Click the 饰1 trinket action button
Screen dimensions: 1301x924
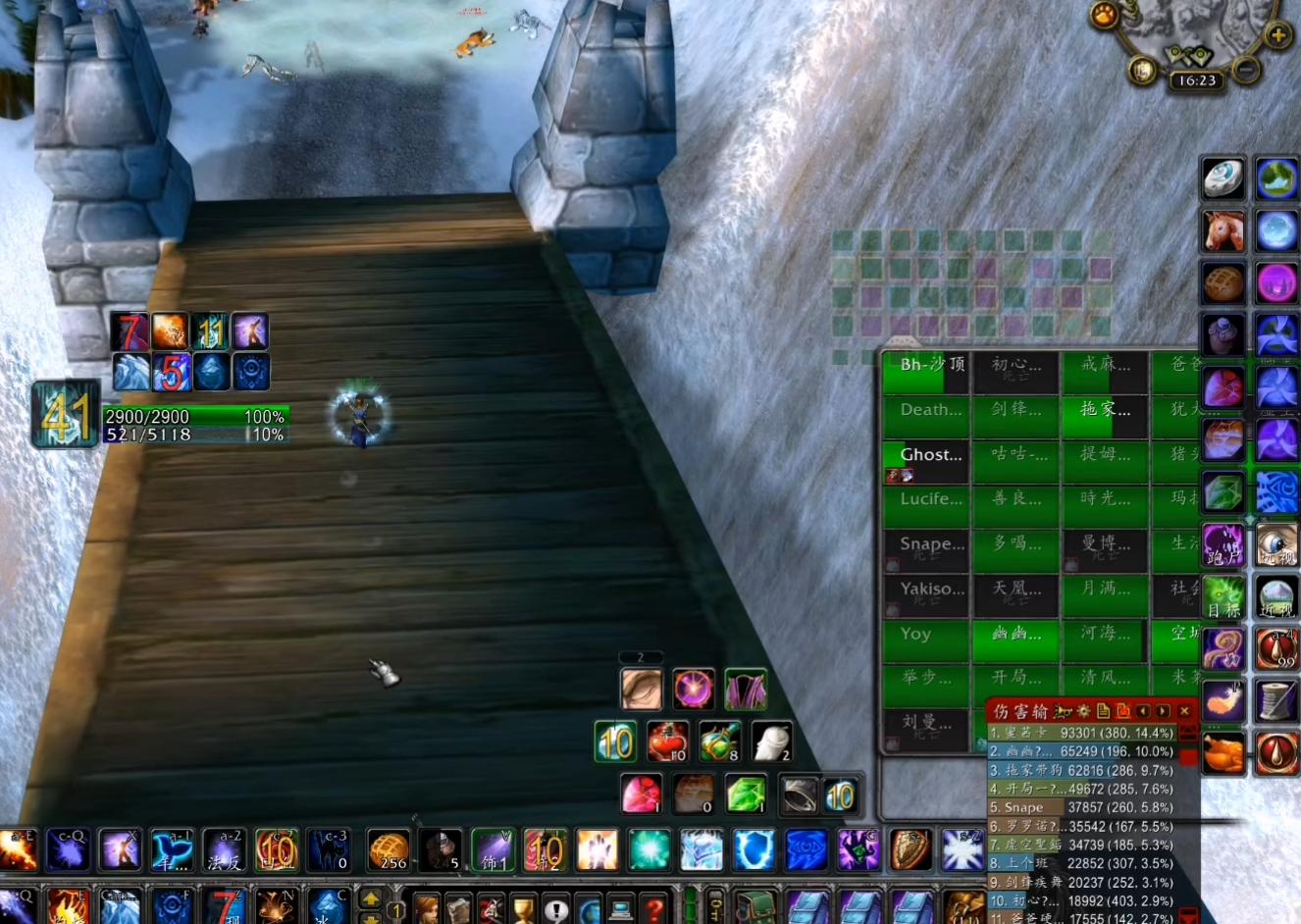pos(493,849)
